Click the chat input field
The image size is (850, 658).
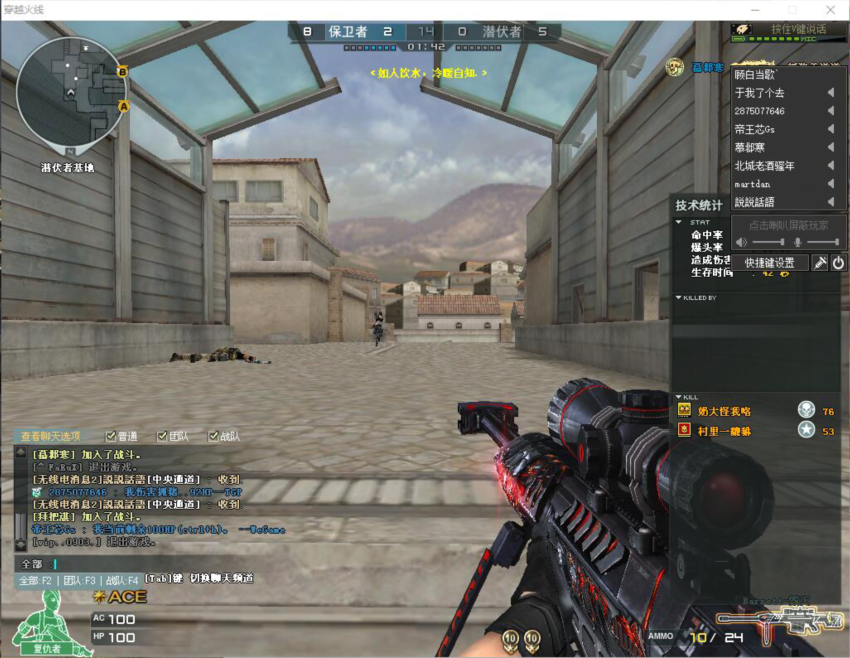[x=150, y=564]
